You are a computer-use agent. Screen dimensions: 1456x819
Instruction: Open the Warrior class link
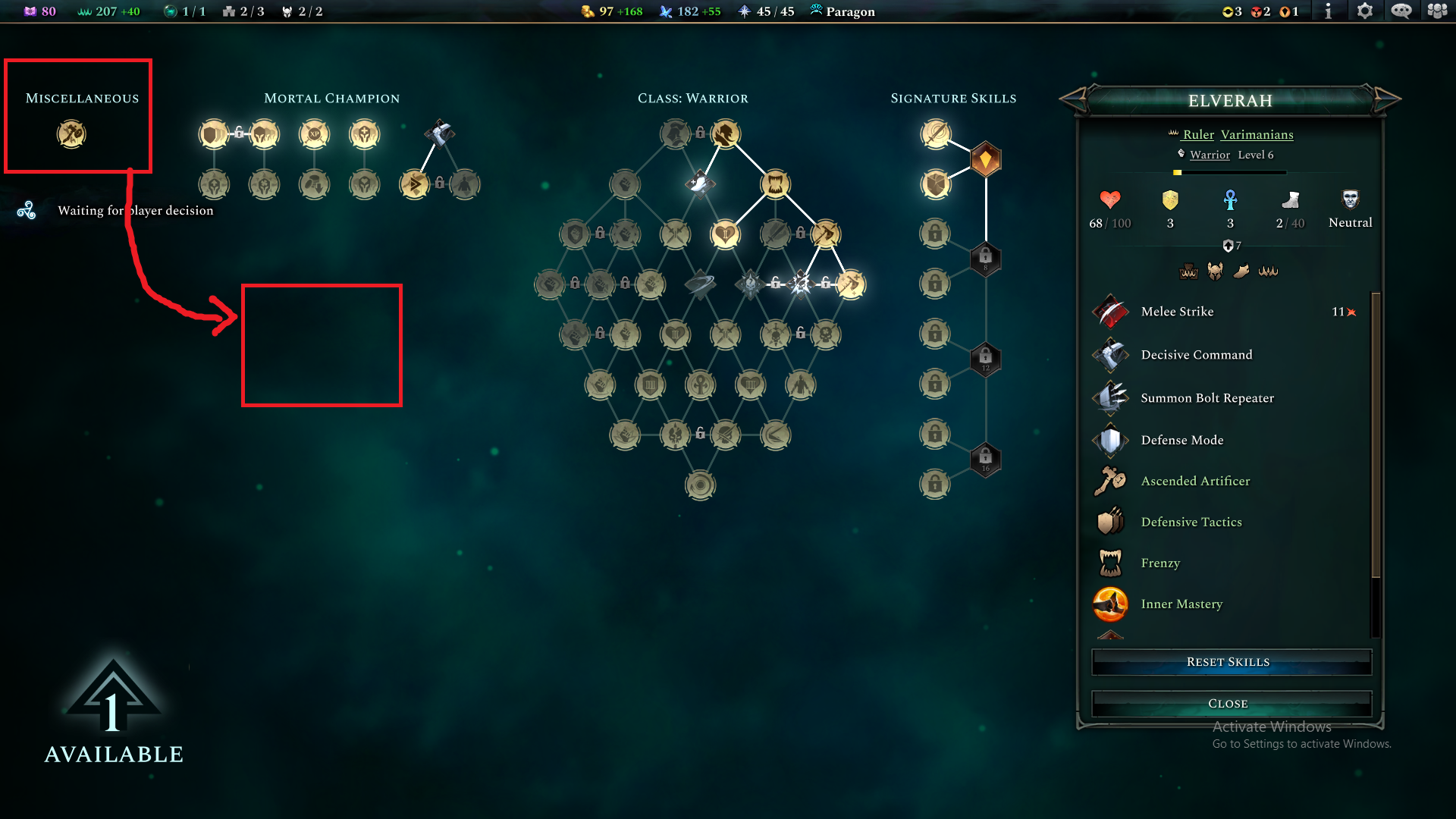(1209, 155)
